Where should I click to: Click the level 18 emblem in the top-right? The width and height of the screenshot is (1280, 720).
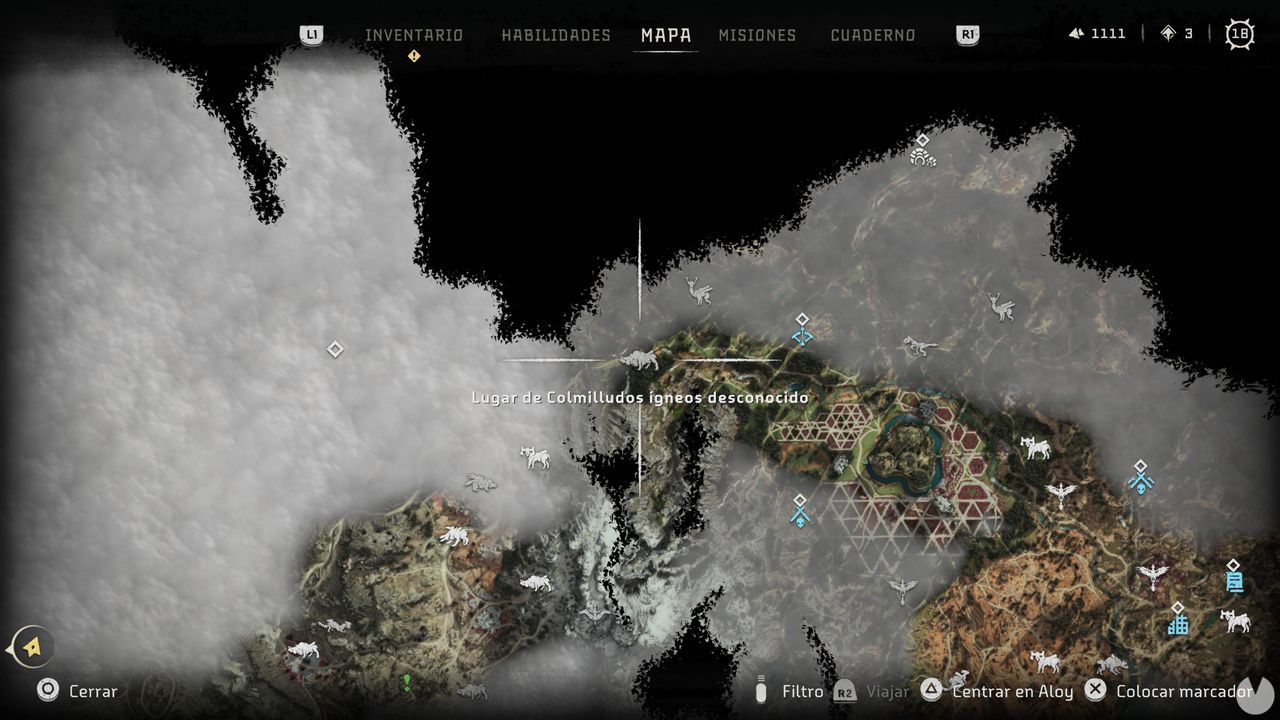(x=1240, y=33)
